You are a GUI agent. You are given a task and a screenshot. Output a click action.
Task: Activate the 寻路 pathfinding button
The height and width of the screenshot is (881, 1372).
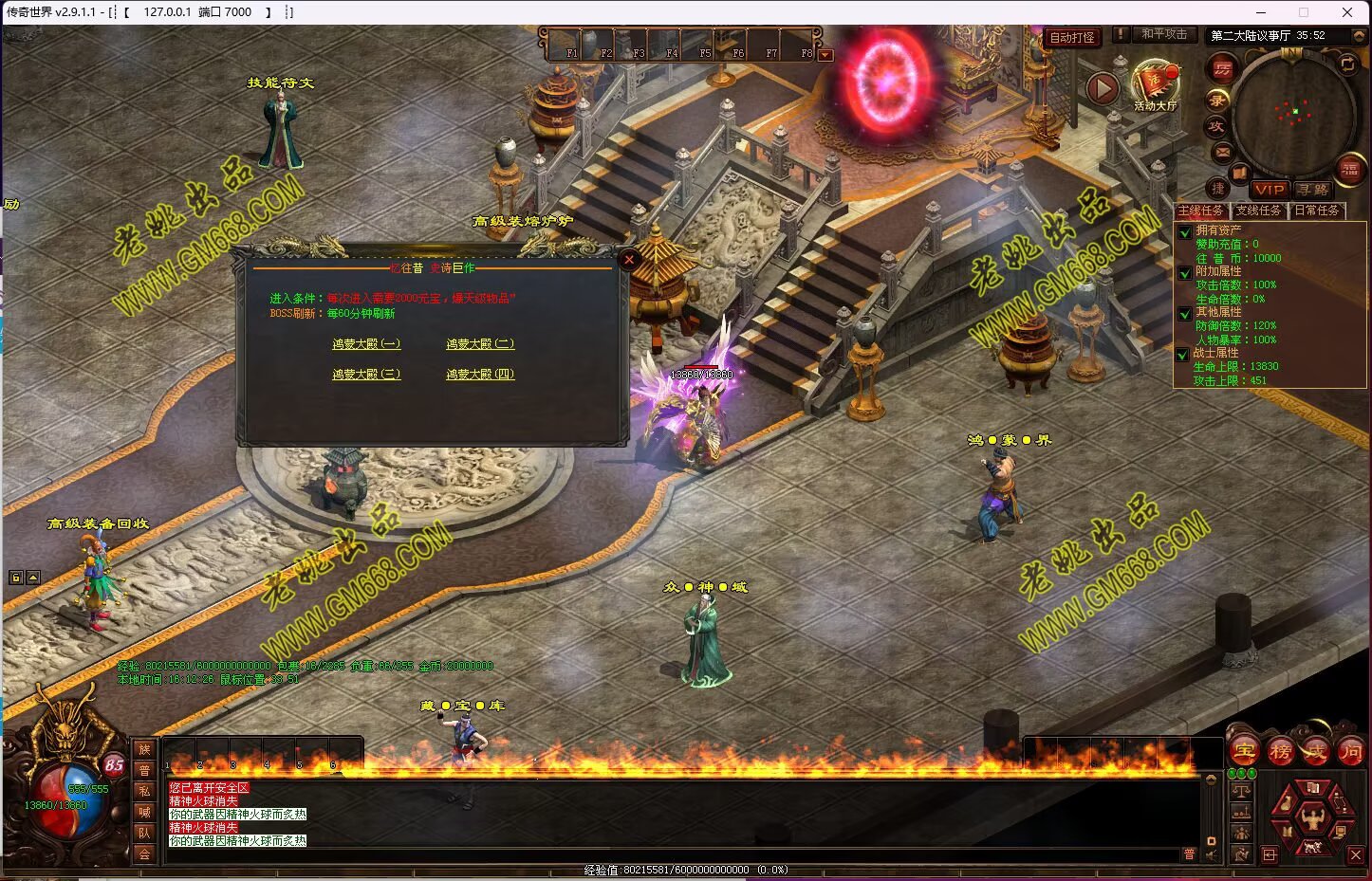coord(1314,190)
